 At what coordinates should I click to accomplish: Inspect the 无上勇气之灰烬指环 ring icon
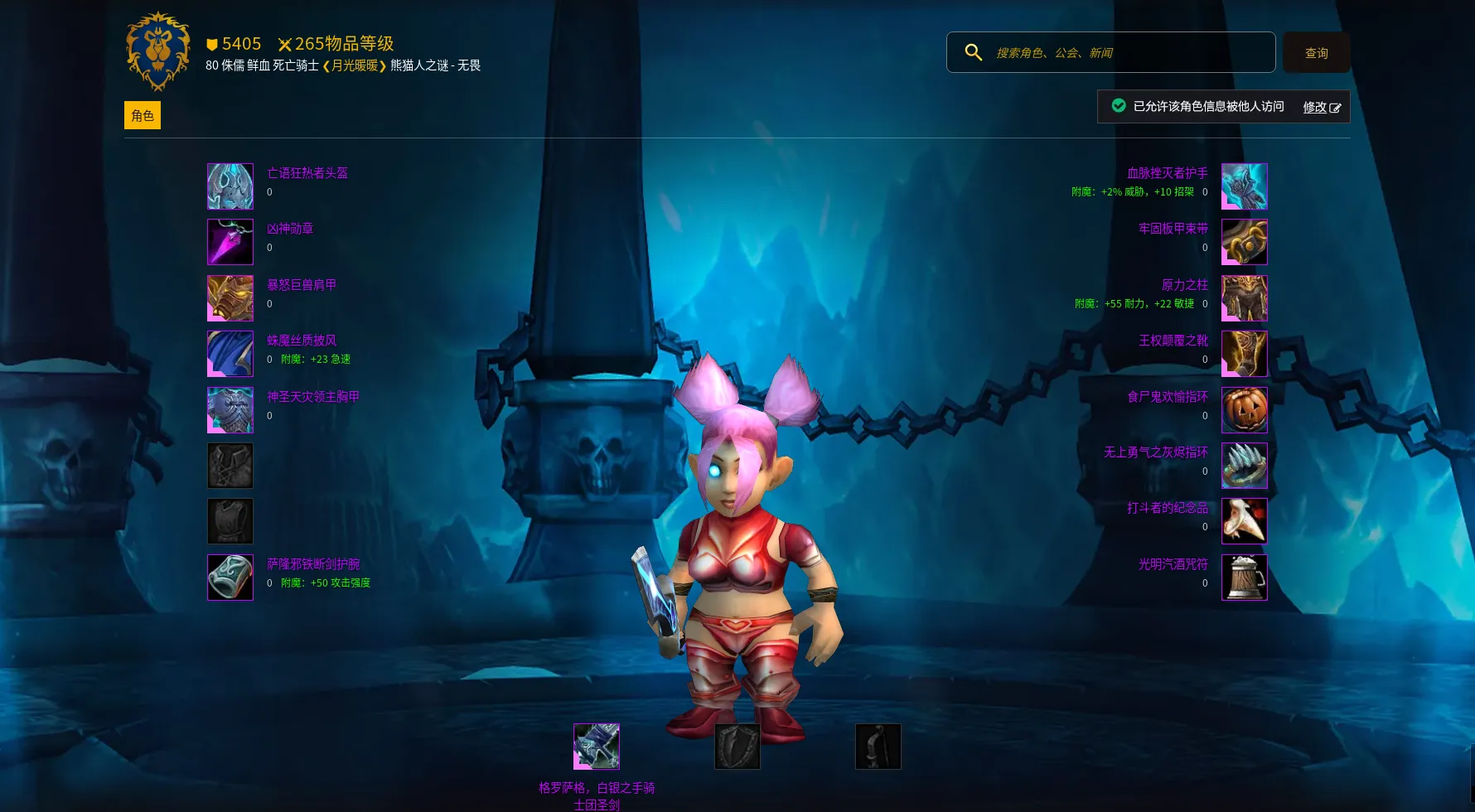coord(1244,466)
